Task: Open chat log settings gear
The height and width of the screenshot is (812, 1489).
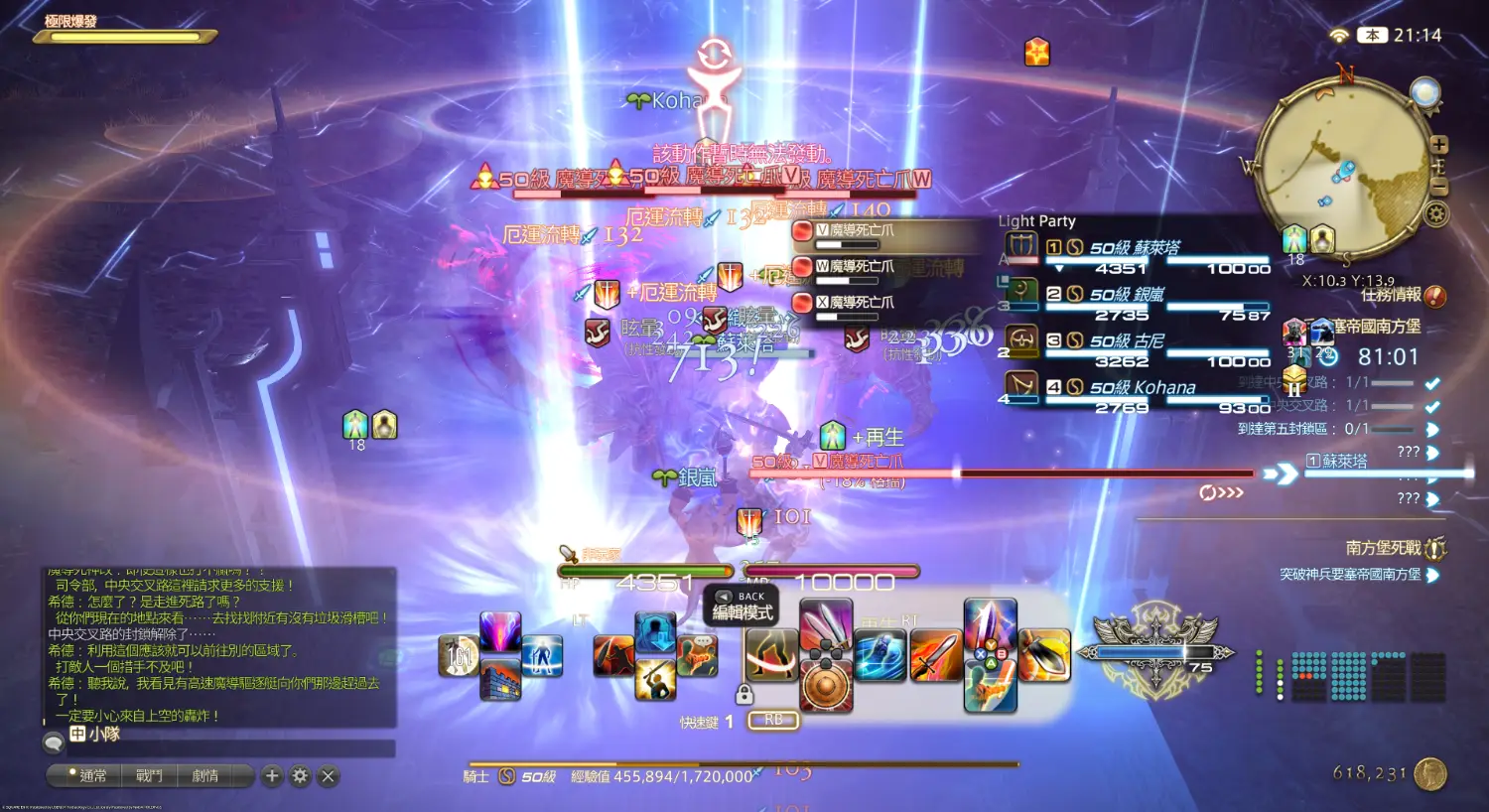Action: click(x=300, y=776)
